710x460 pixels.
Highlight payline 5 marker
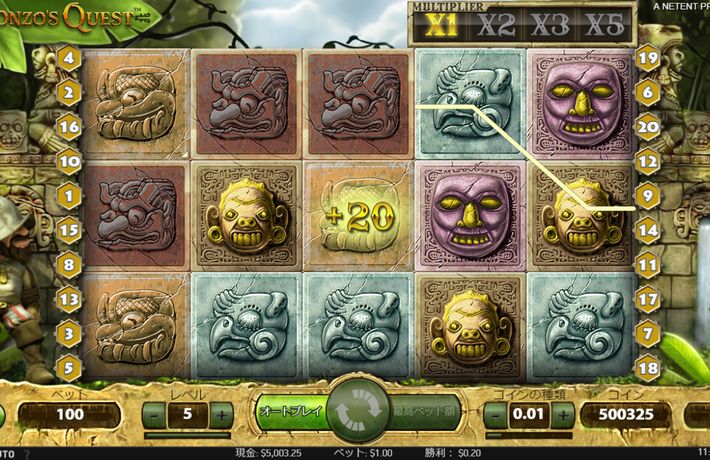click(x=69, y=366)
